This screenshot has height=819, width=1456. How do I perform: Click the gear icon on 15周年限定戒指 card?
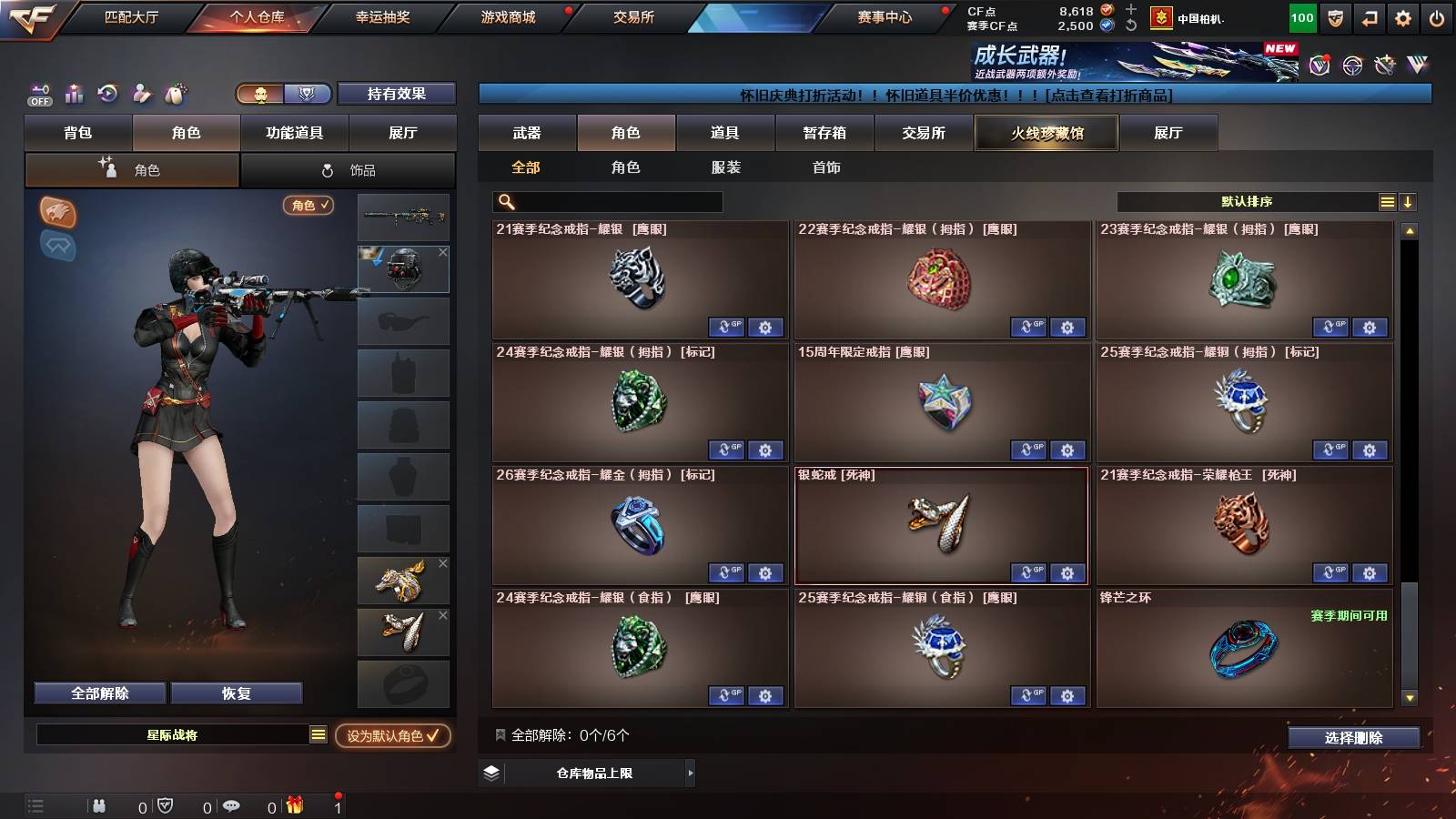1067,450
